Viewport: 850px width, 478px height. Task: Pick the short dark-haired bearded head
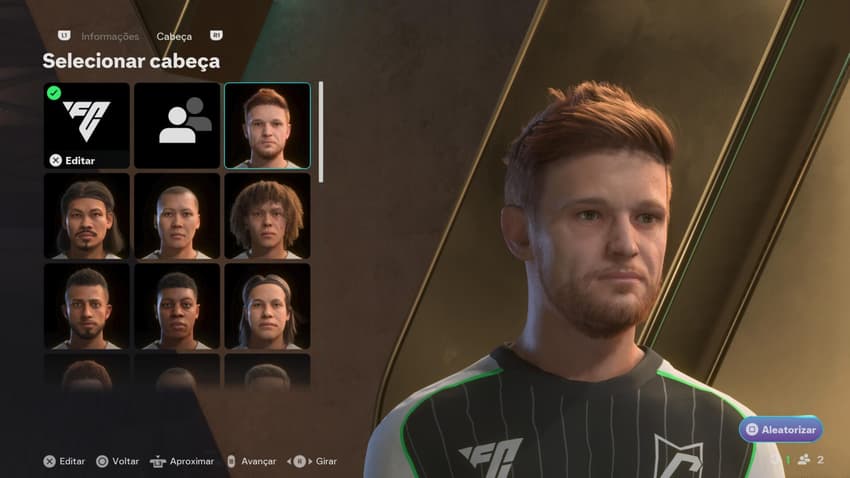[x=86, y=306]
